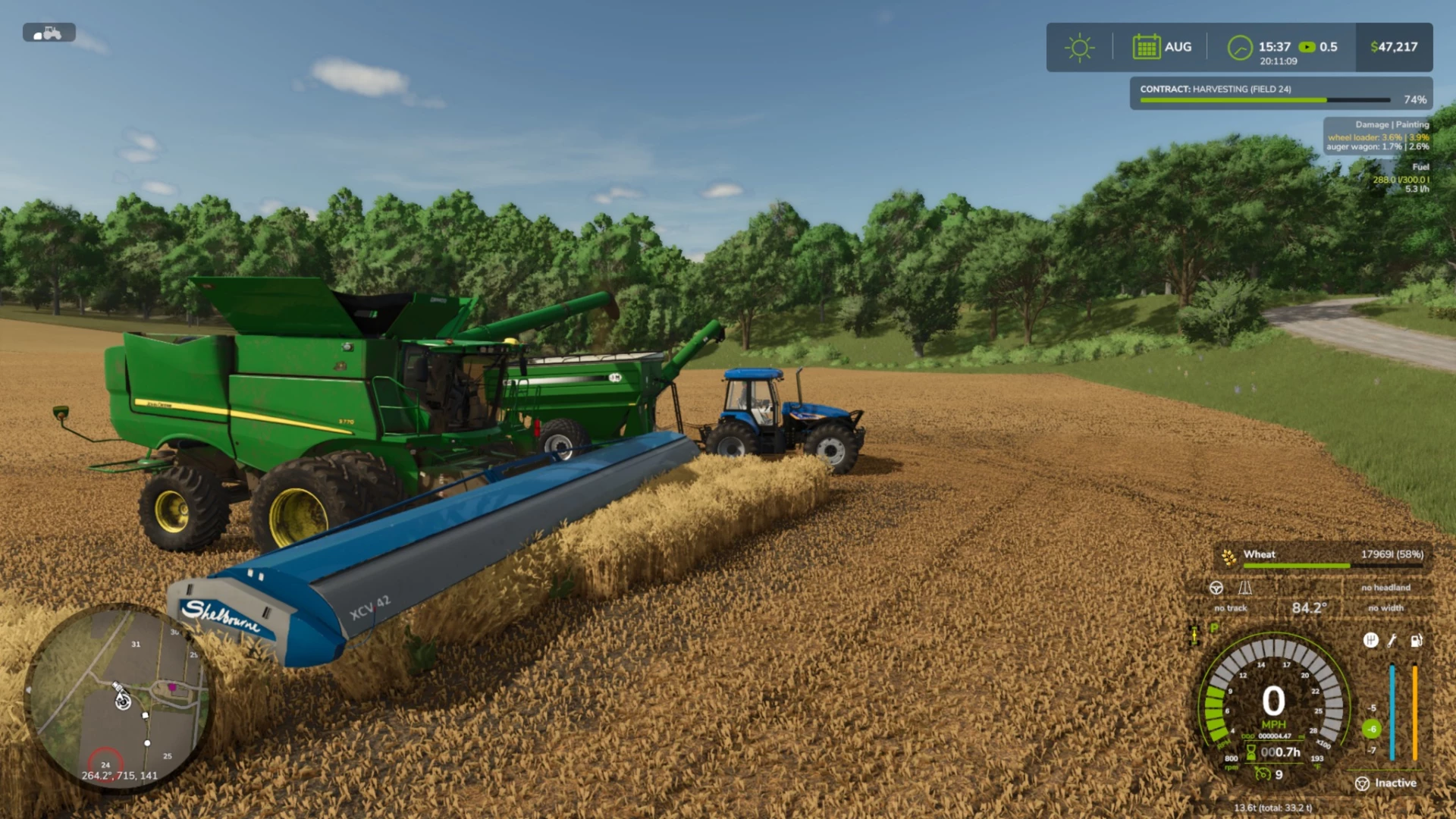The width and height of the screenshot is (1456, 819).
Task: Click the green clock icon
Action: (1240, 48)
